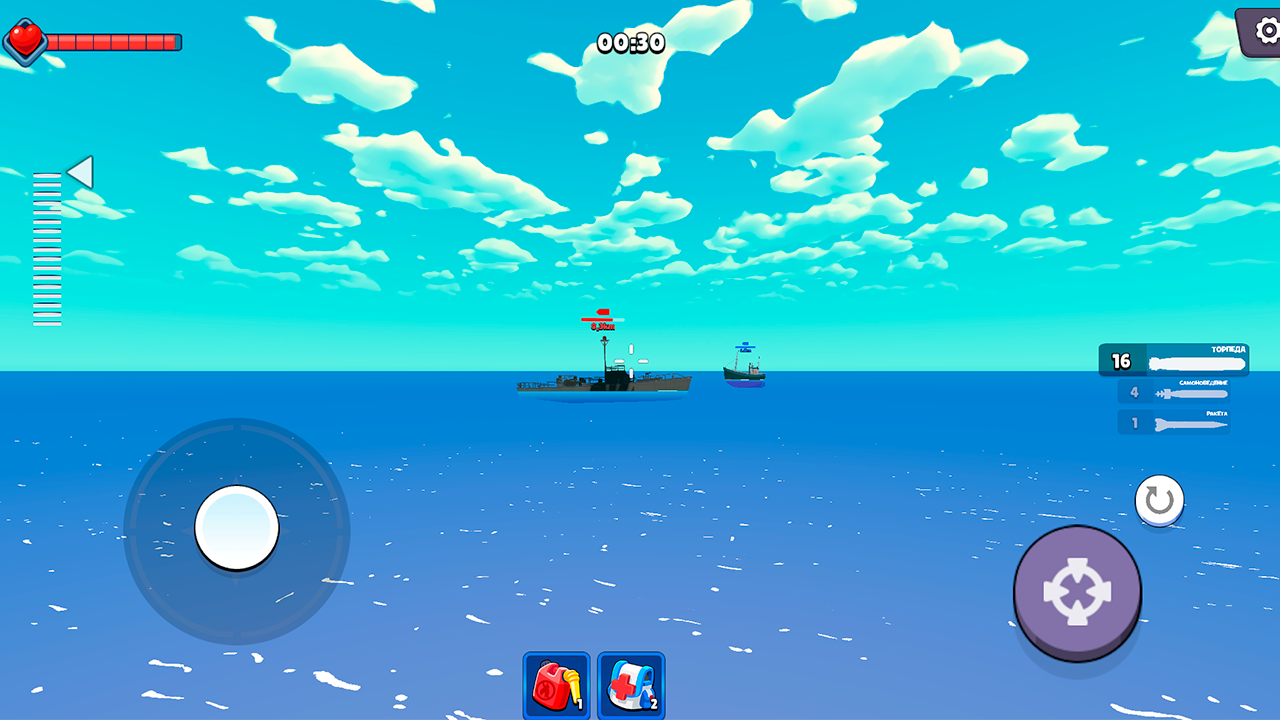1280x720 pixels.
Task: Tap the virtual joystick knob
Action: (237, 530)
